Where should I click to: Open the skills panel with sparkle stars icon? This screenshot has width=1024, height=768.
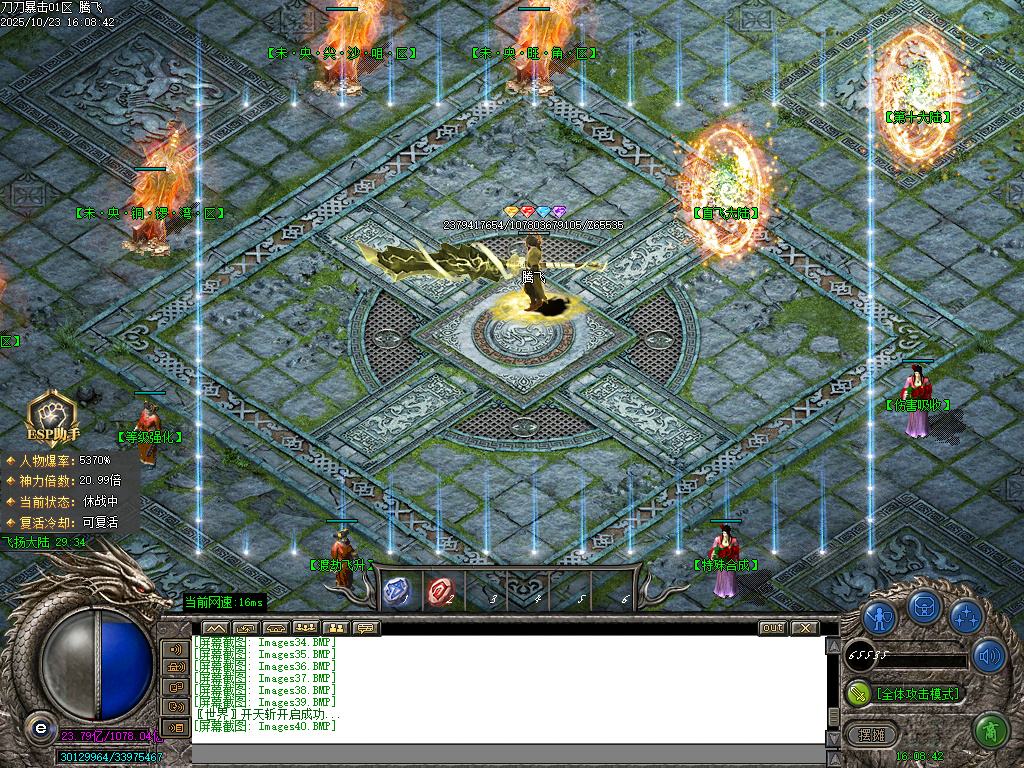pos(965,615)
